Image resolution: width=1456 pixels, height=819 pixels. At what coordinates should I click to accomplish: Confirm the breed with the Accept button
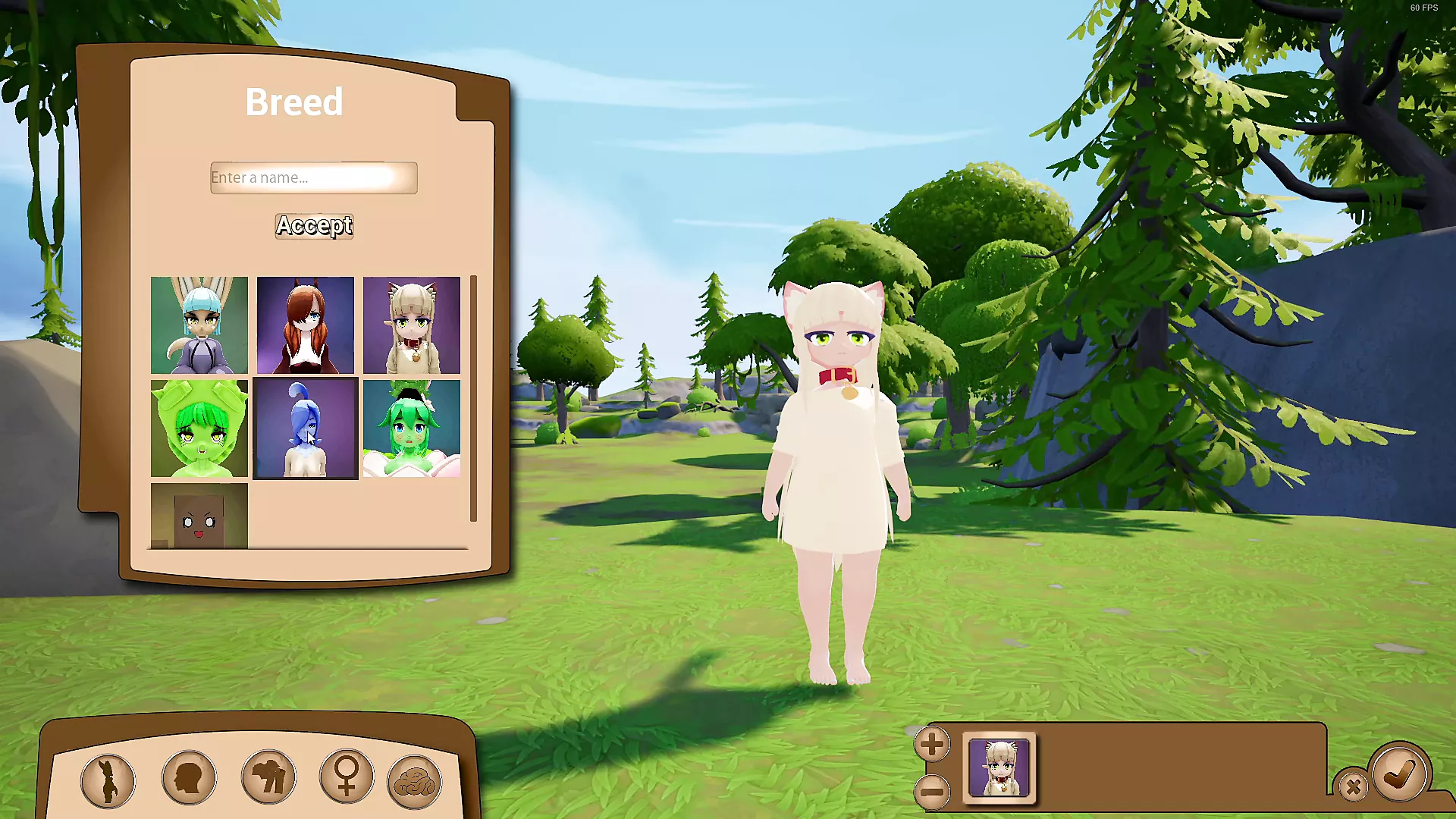[x=314, y=226]
